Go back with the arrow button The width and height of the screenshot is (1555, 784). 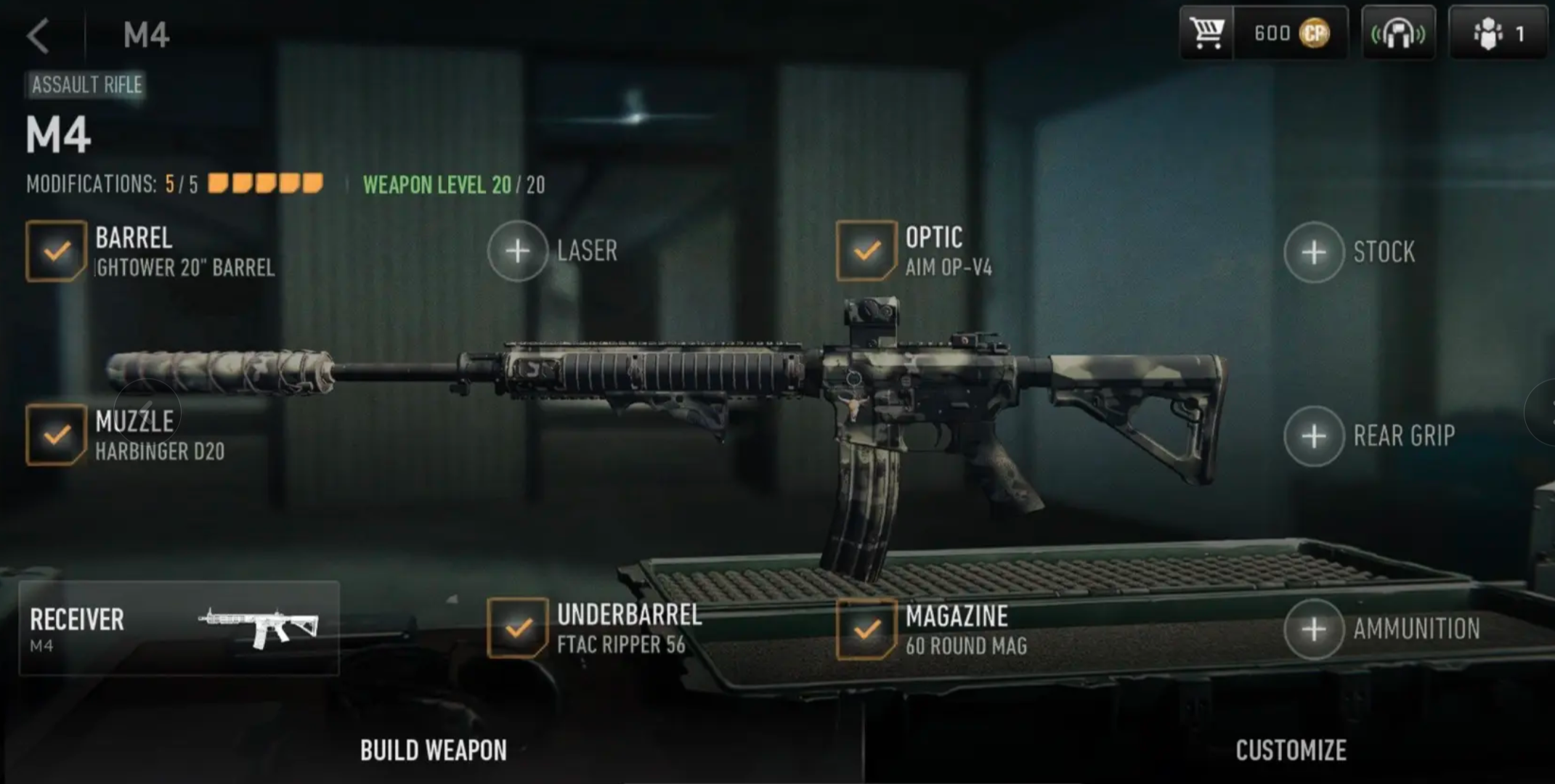(x=38, y=36)
